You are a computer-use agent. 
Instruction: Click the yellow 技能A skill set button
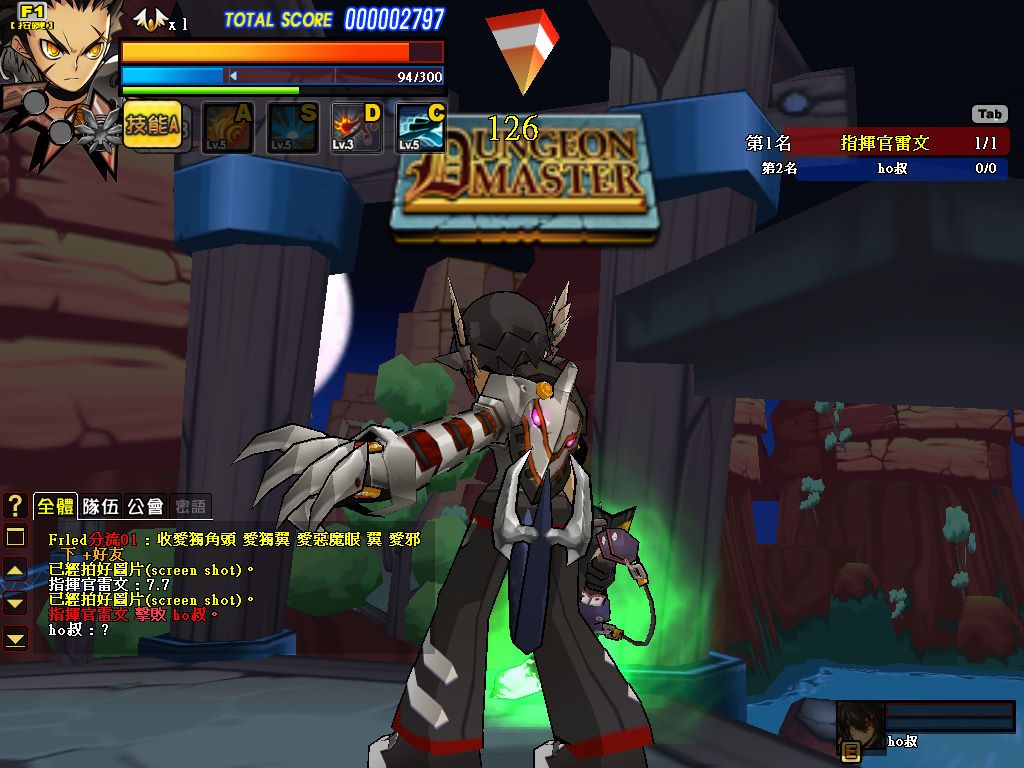tap(152, 126)
